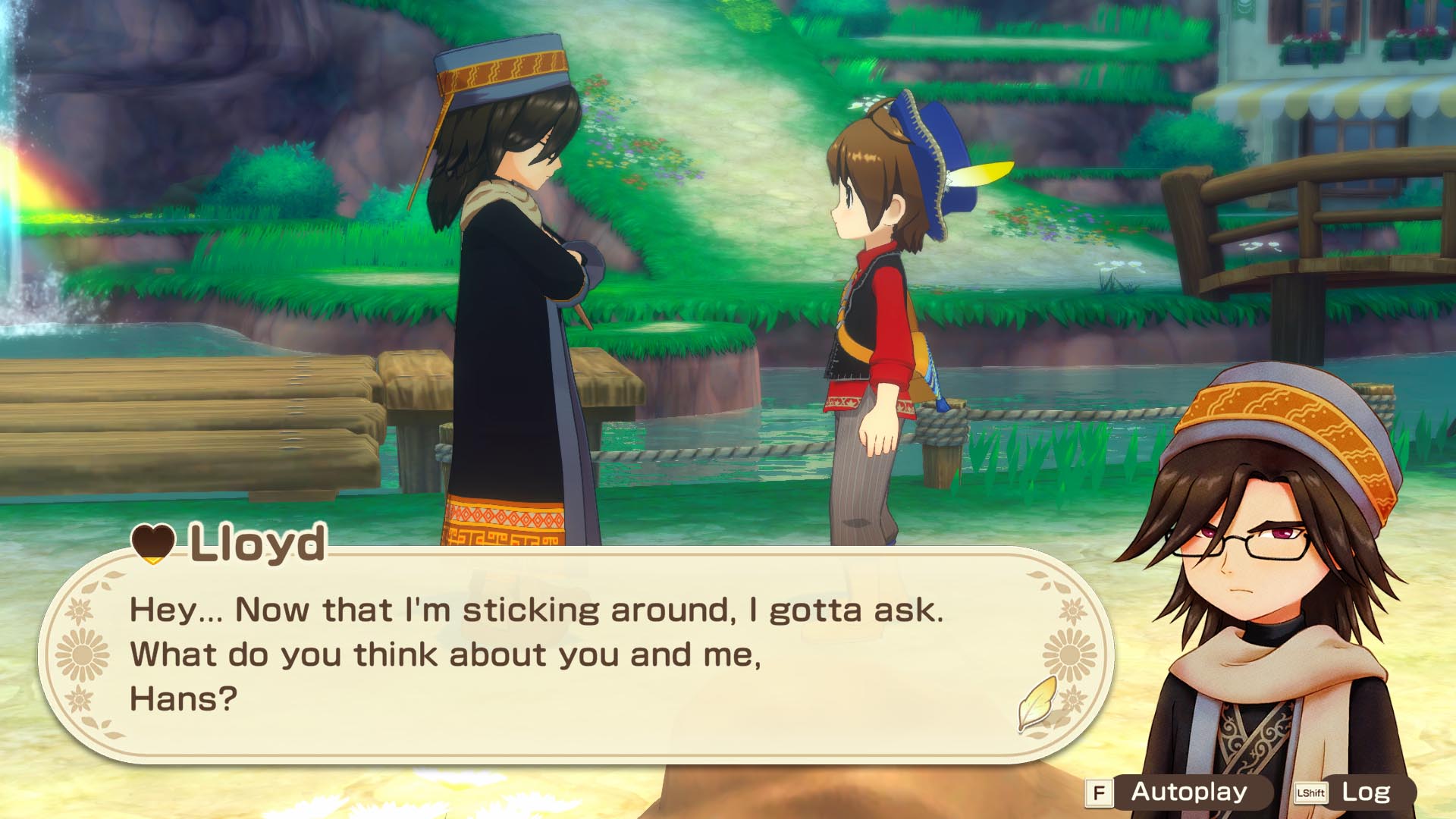The height and width of the screenshot is (819, 1456).
Task: Advance dialogue with the feather icon
Action: click(x=1037, y=703)
